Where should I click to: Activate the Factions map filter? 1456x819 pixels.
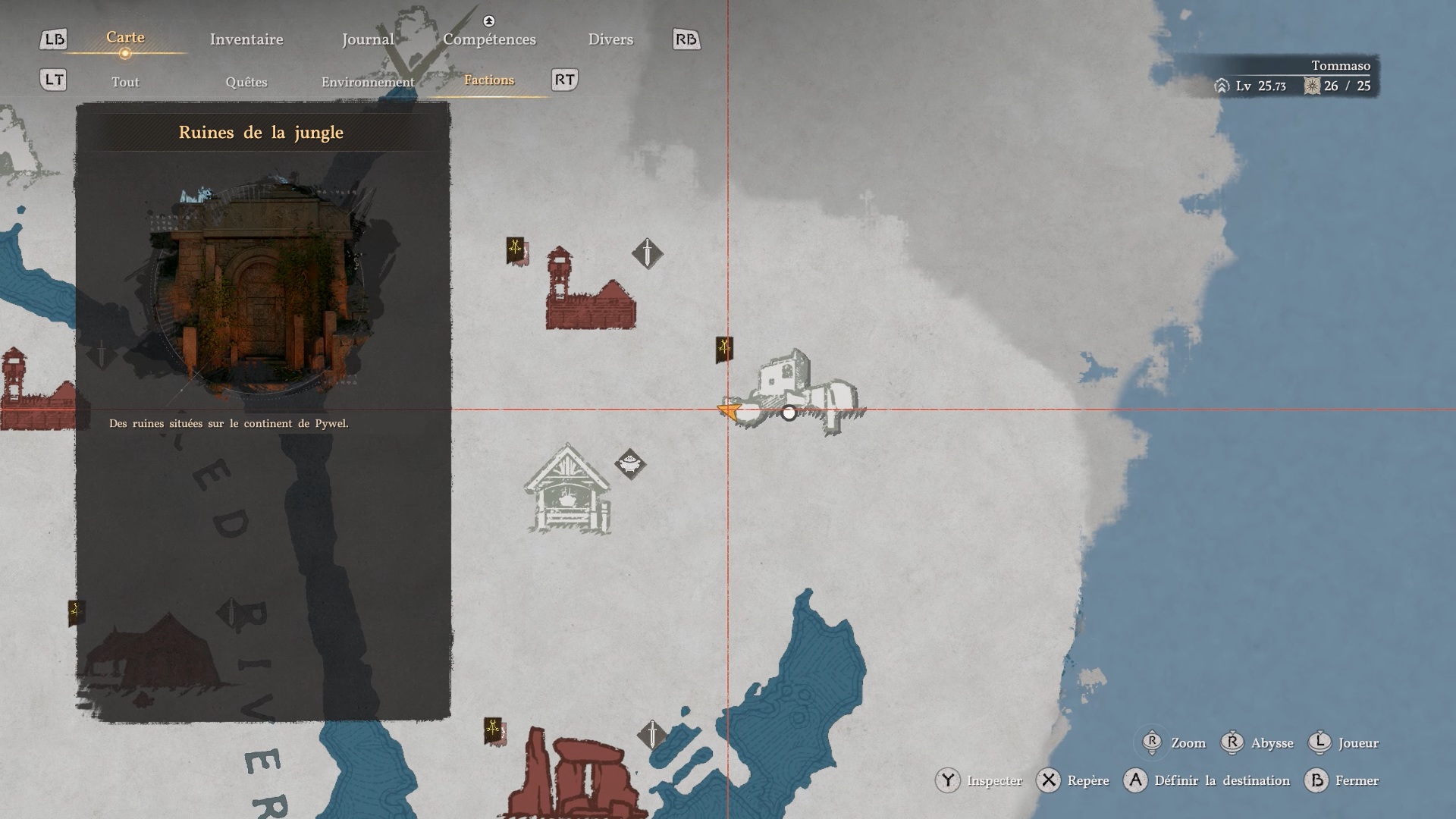[x=489, y=80]
